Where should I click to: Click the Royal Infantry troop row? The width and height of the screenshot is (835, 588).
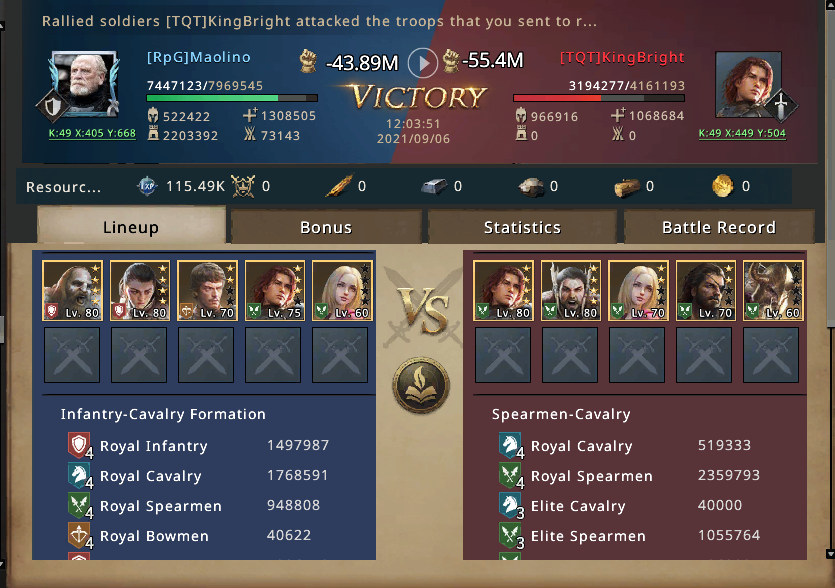tap(200, 446)
